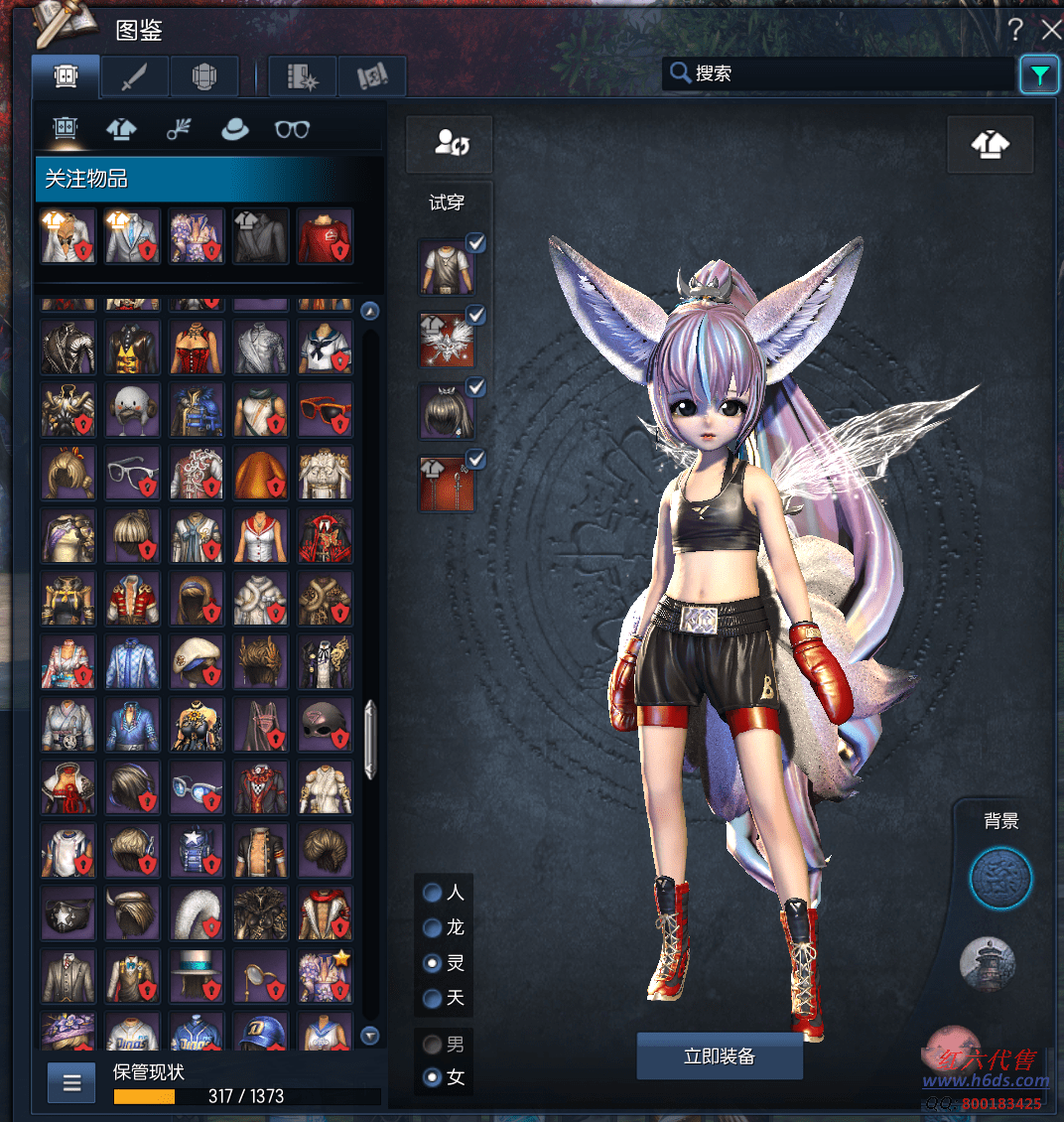The height and width of the screenshot is (1122, 1064).
Task: Select the 女 female gender option
Action: (433, 1077)
